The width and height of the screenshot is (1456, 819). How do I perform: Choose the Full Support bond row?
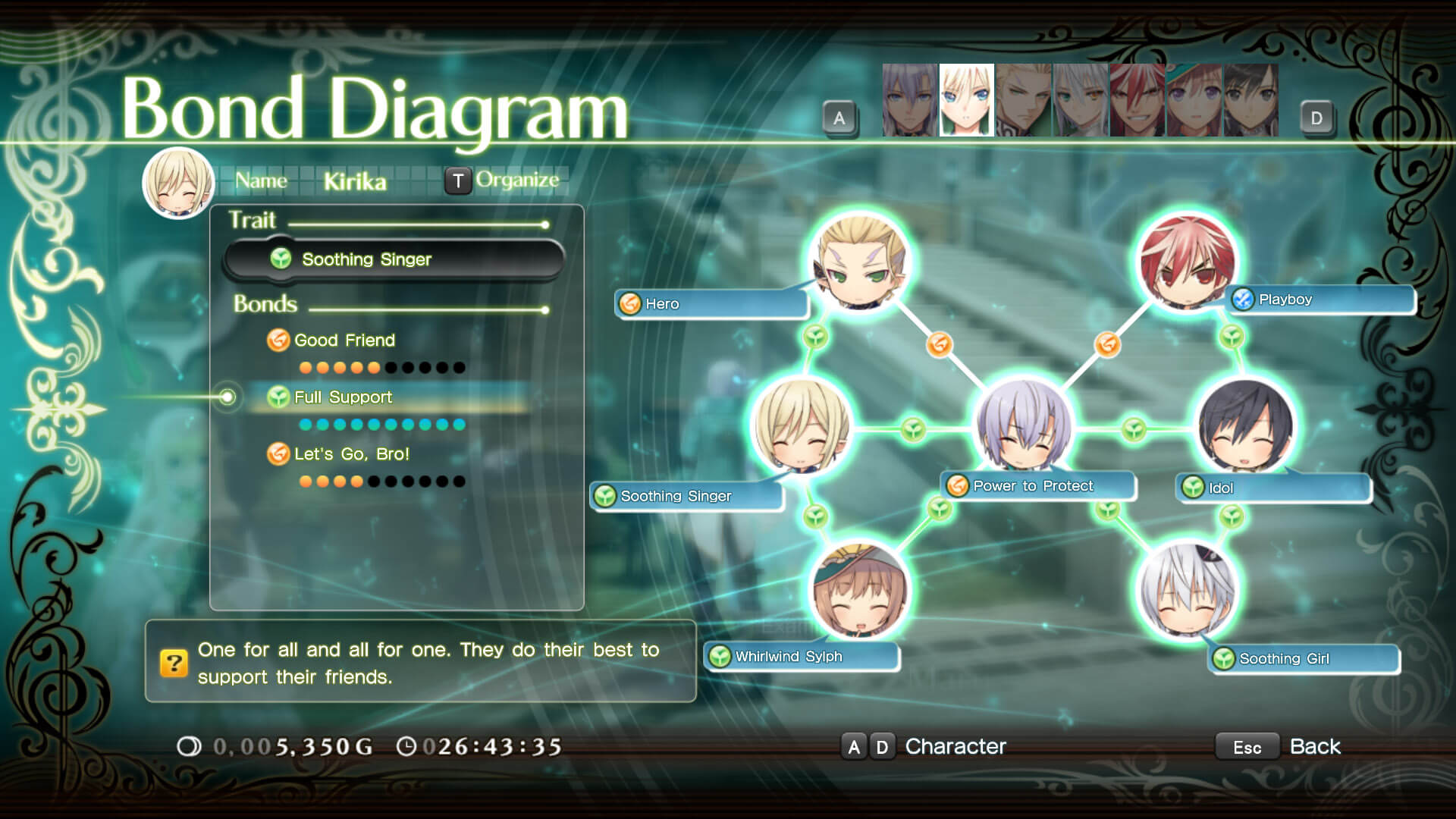tap(343, 397)
